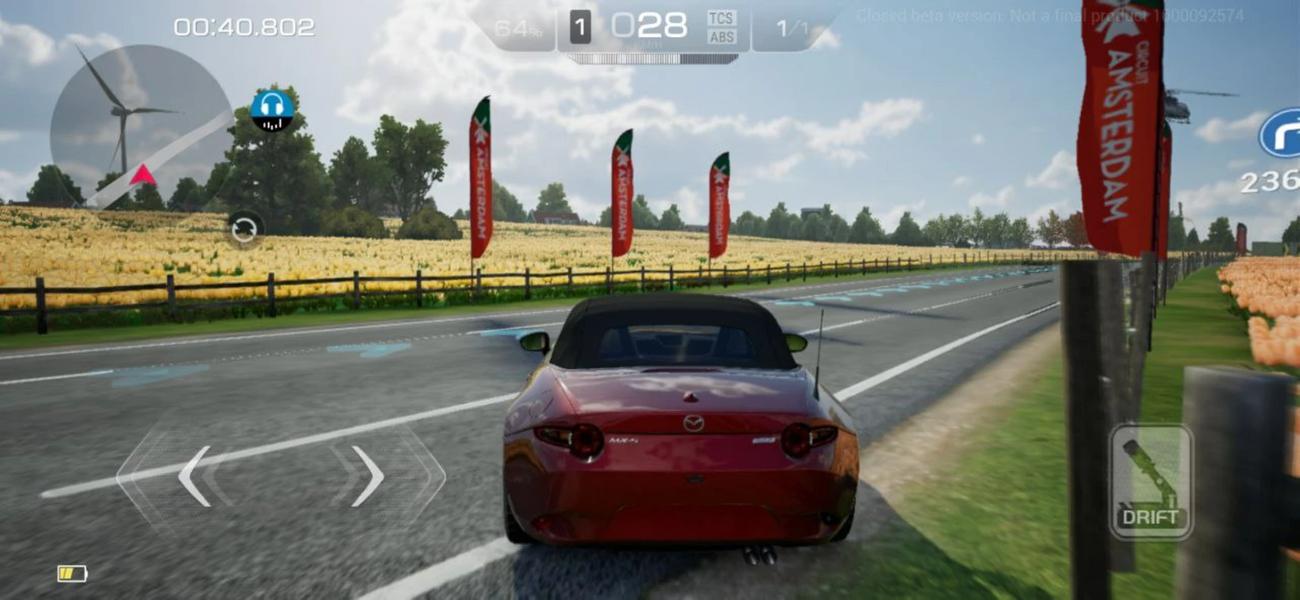This screenshot has width=1300, height=600.
Task: Open the blue headset voice icon
Action: (x=271, y=109)
